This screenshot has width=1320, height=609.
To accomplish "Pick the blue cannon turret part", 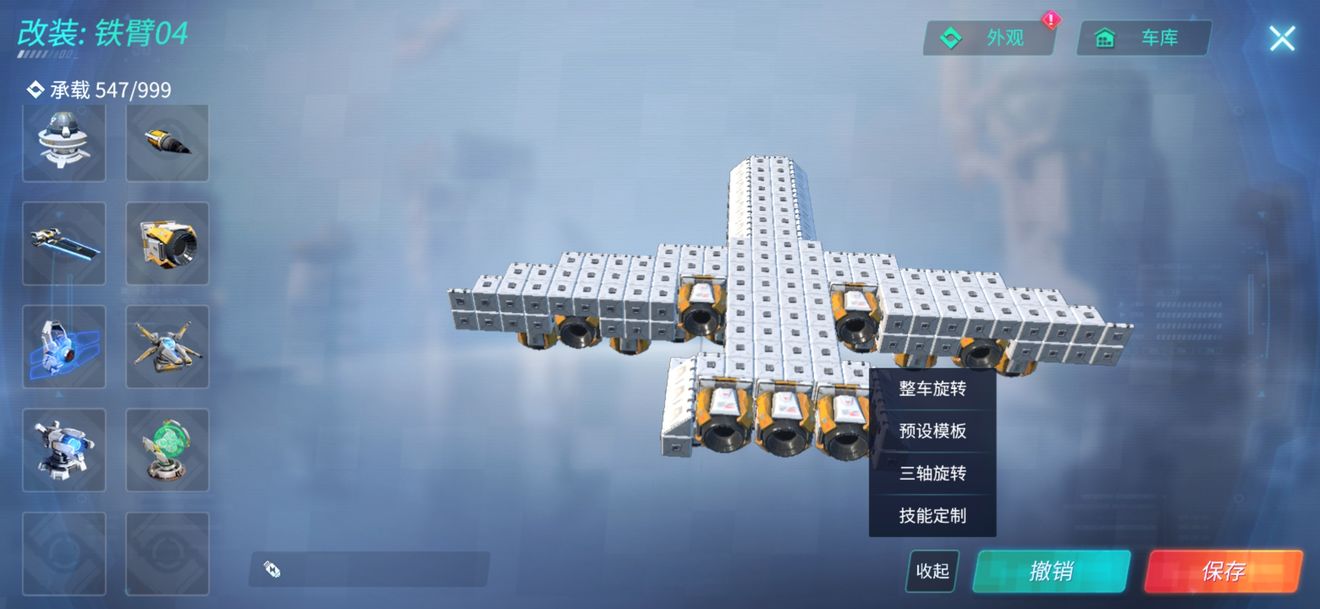I will 64,449.
